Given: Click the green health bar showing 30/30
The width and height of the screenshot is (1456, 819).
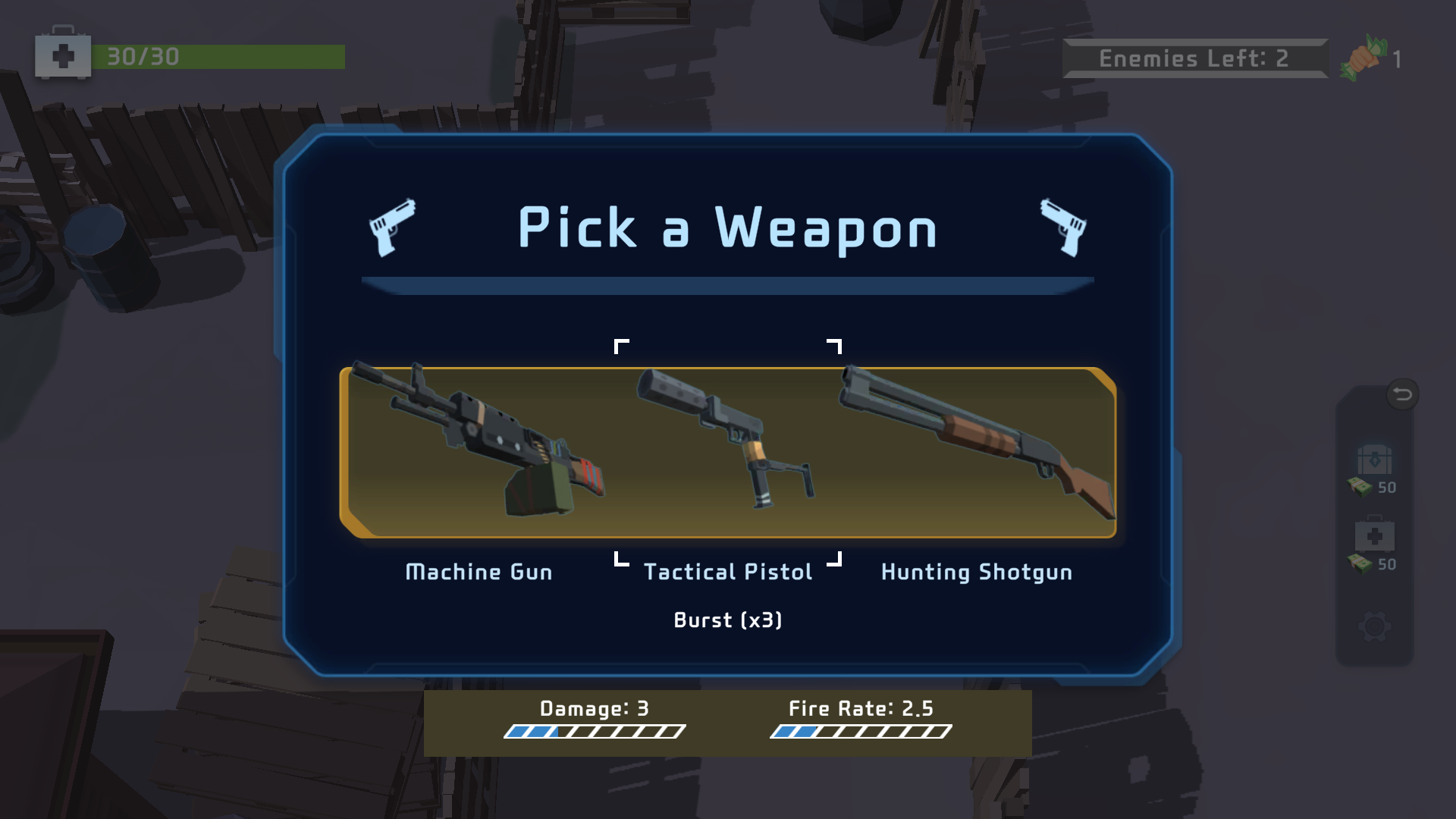Looking at the screenshot, I should coord(220,55).
